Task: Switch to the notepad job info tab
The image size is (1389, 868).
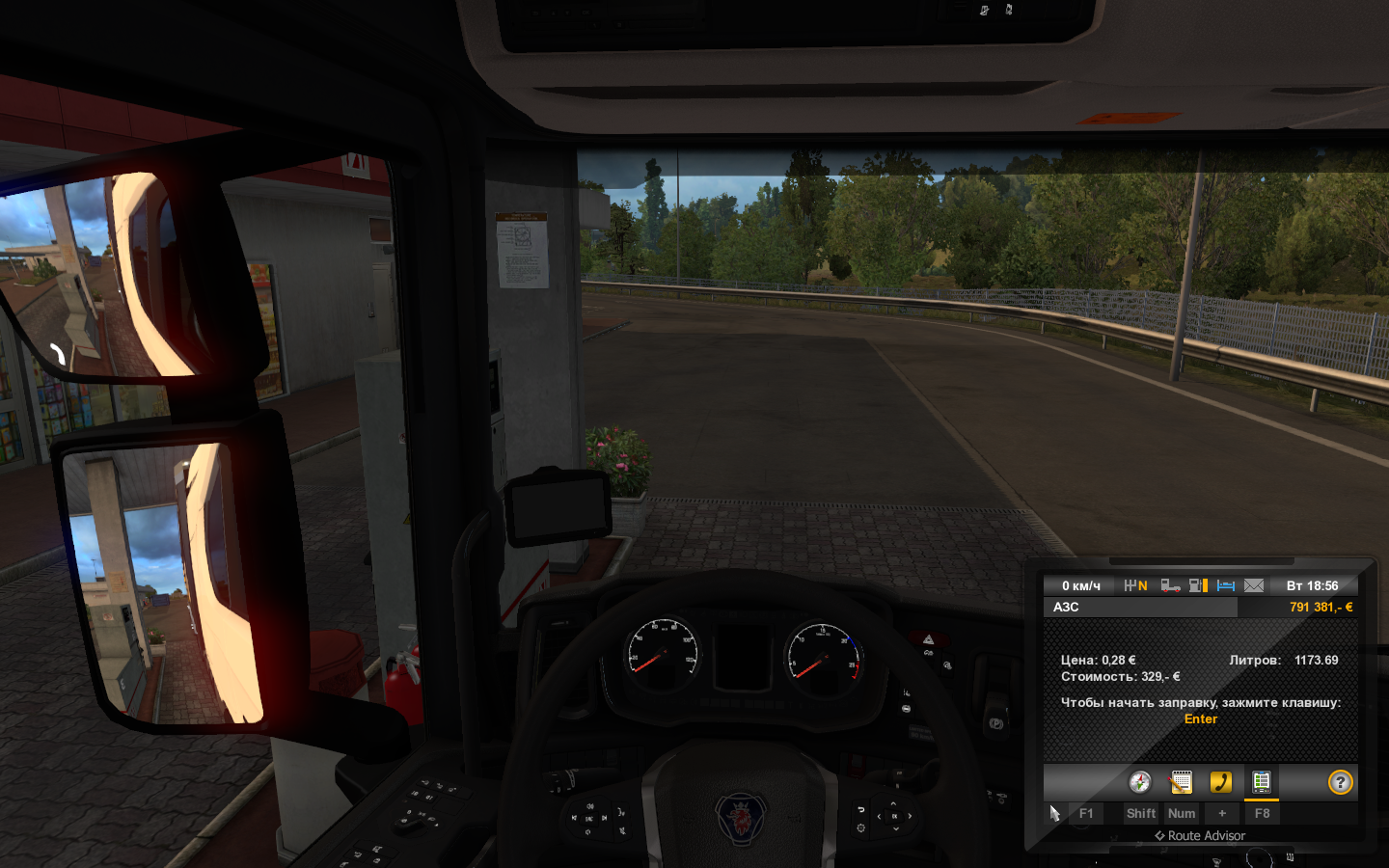Action: (1181, 782)
